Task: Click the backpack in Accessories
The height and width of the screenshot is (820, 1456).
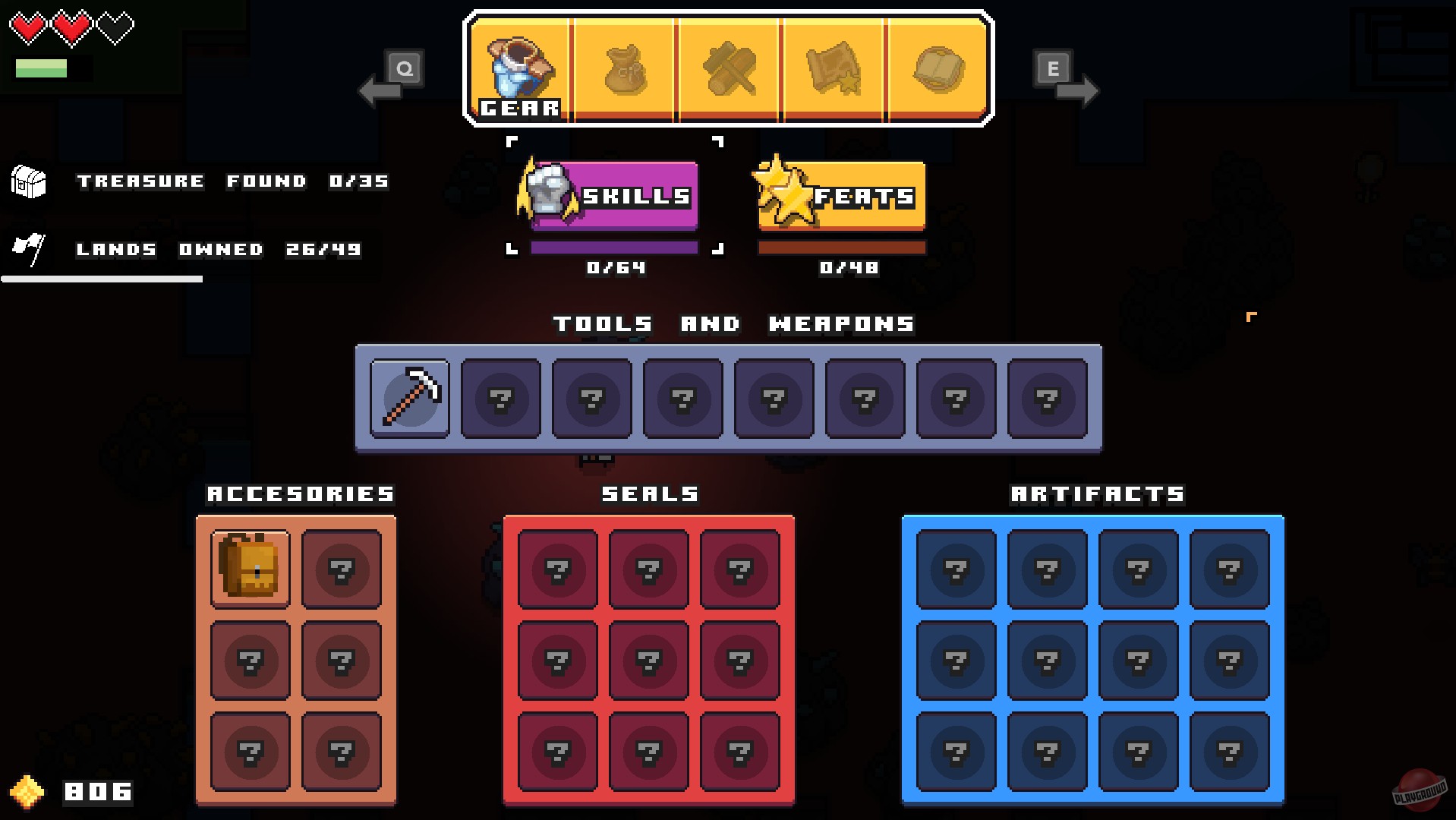Action: [250, 568]
